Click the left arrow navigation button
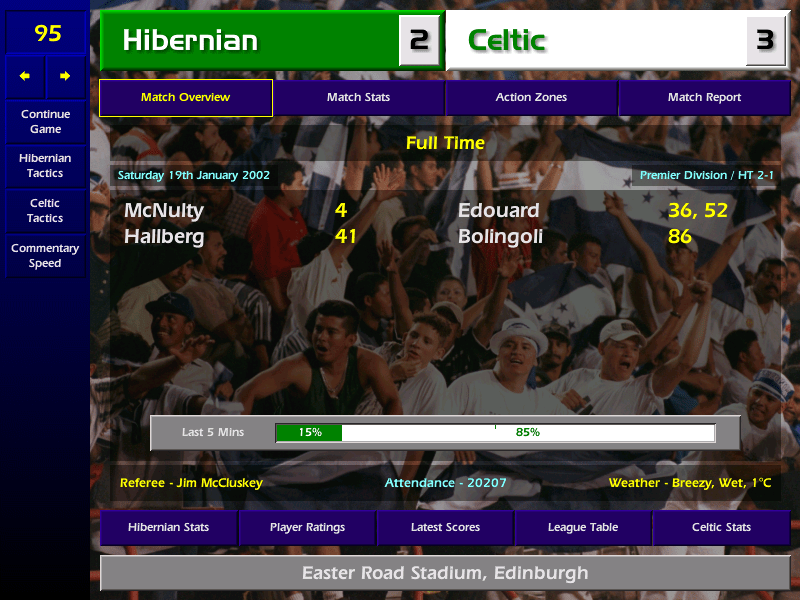 pyautogui.click(x=25, y=76)
